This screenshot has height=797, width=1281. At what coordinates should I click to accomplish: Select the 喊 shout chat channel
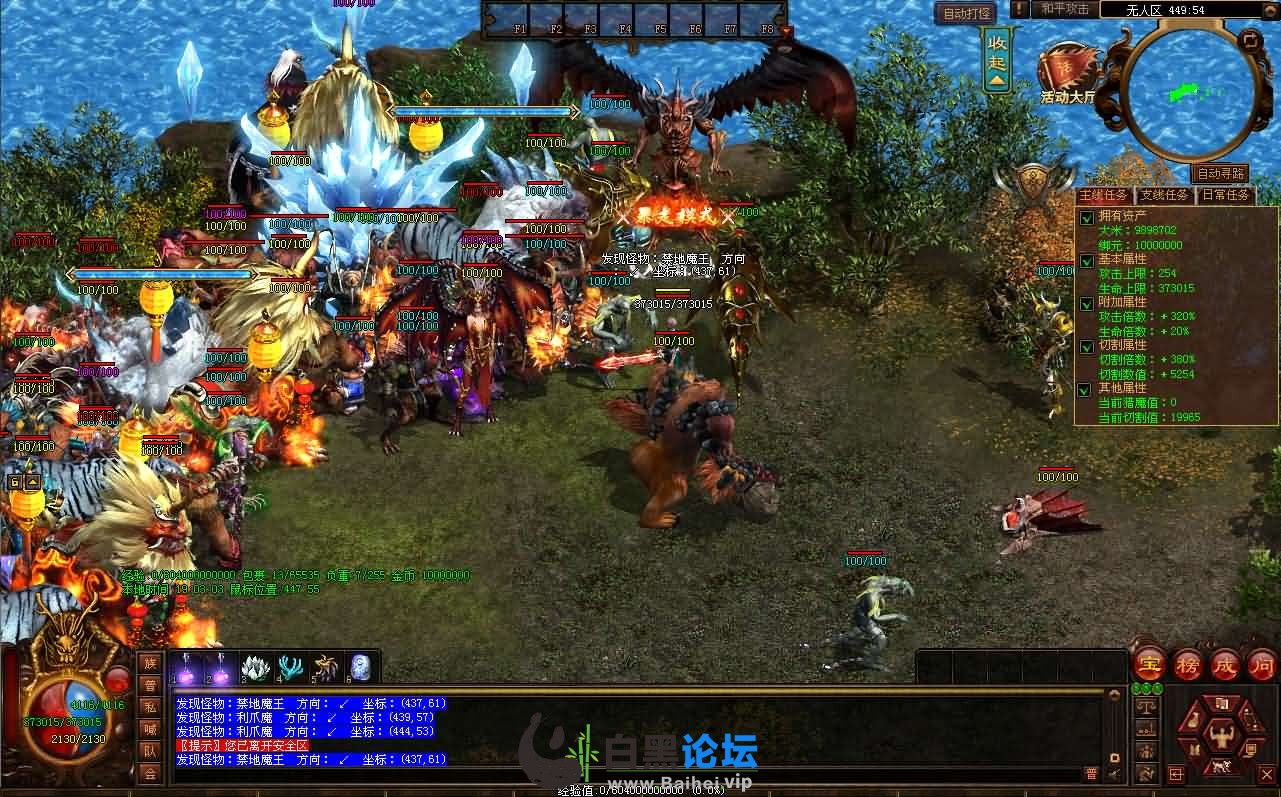150,729
